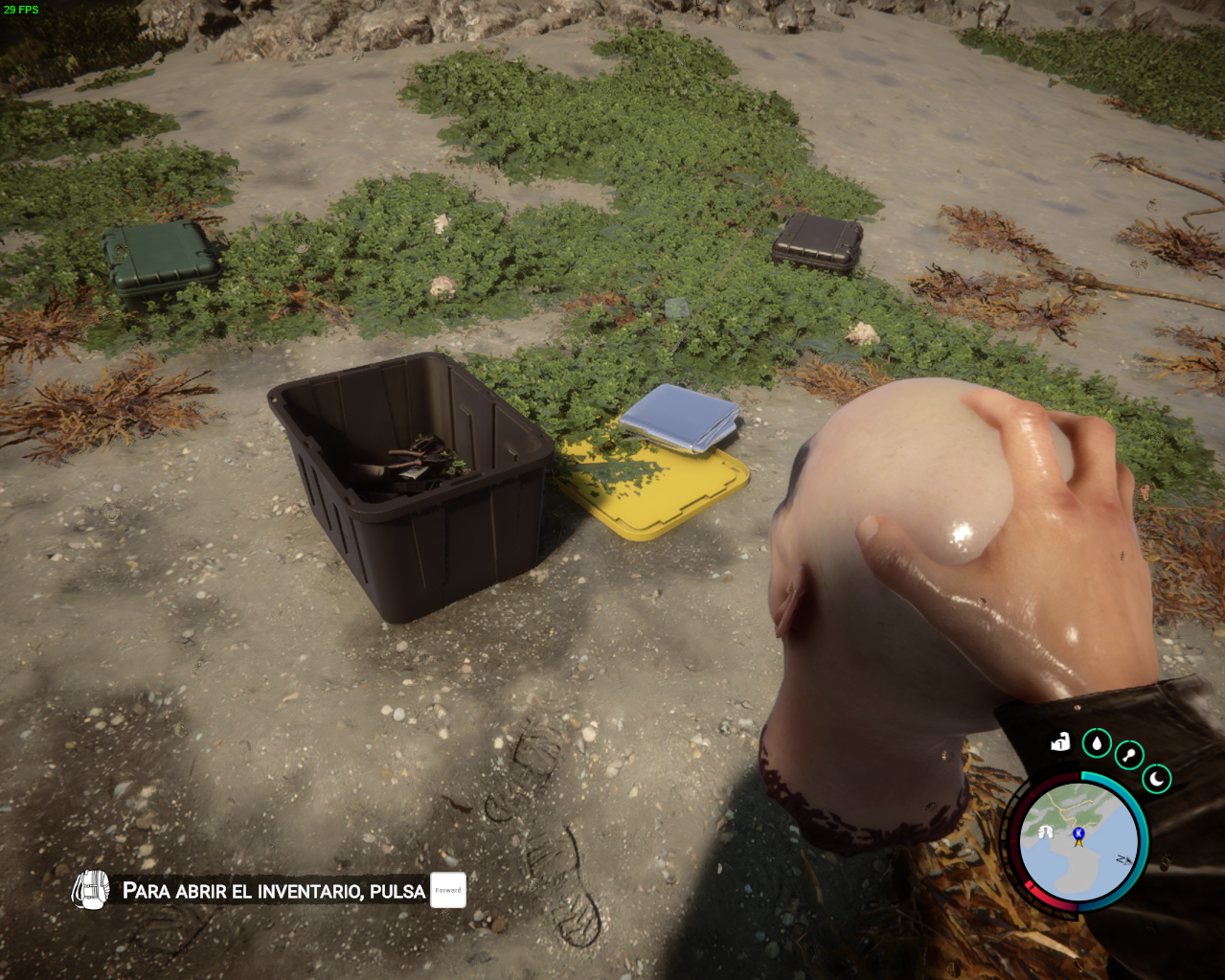Click the water drop thirst icon

(x=1097, y=742)
